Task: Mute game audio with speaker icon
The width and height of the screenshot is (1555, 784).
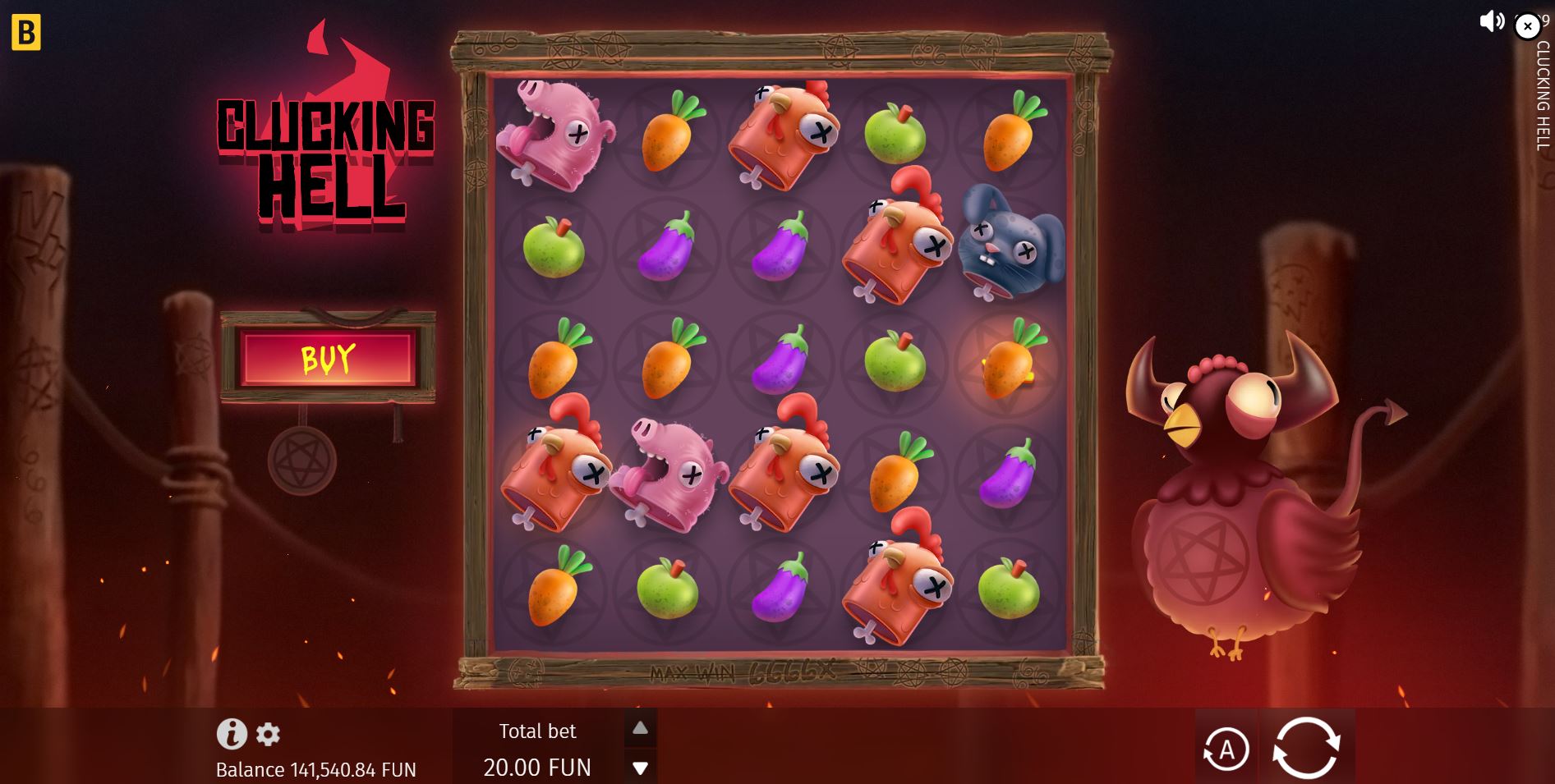Action: coord(1491,22)
